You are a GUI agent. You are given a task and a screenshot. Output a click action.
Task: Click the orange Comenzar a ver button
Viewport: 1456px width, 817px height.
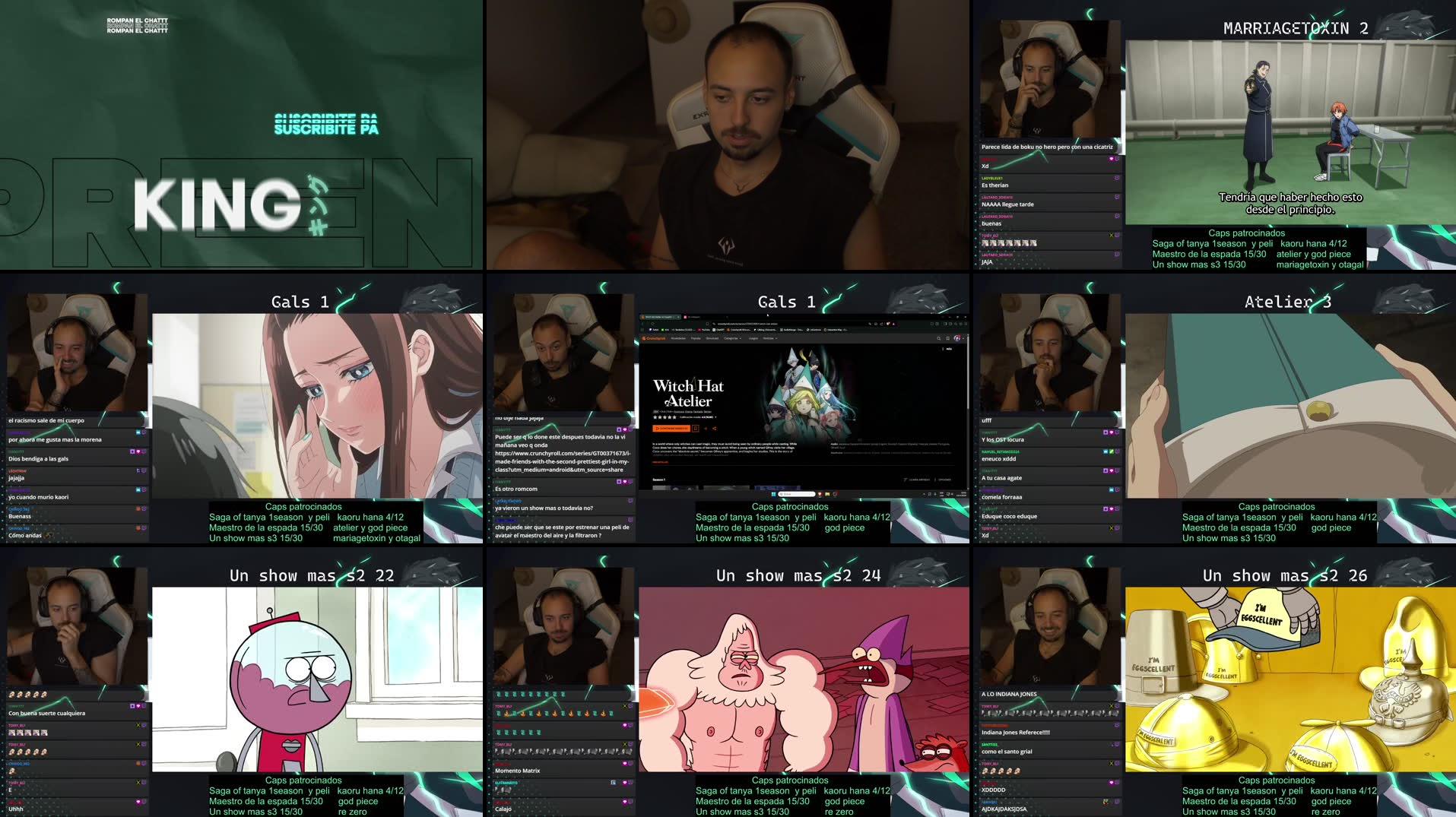[x=671, y=428]
